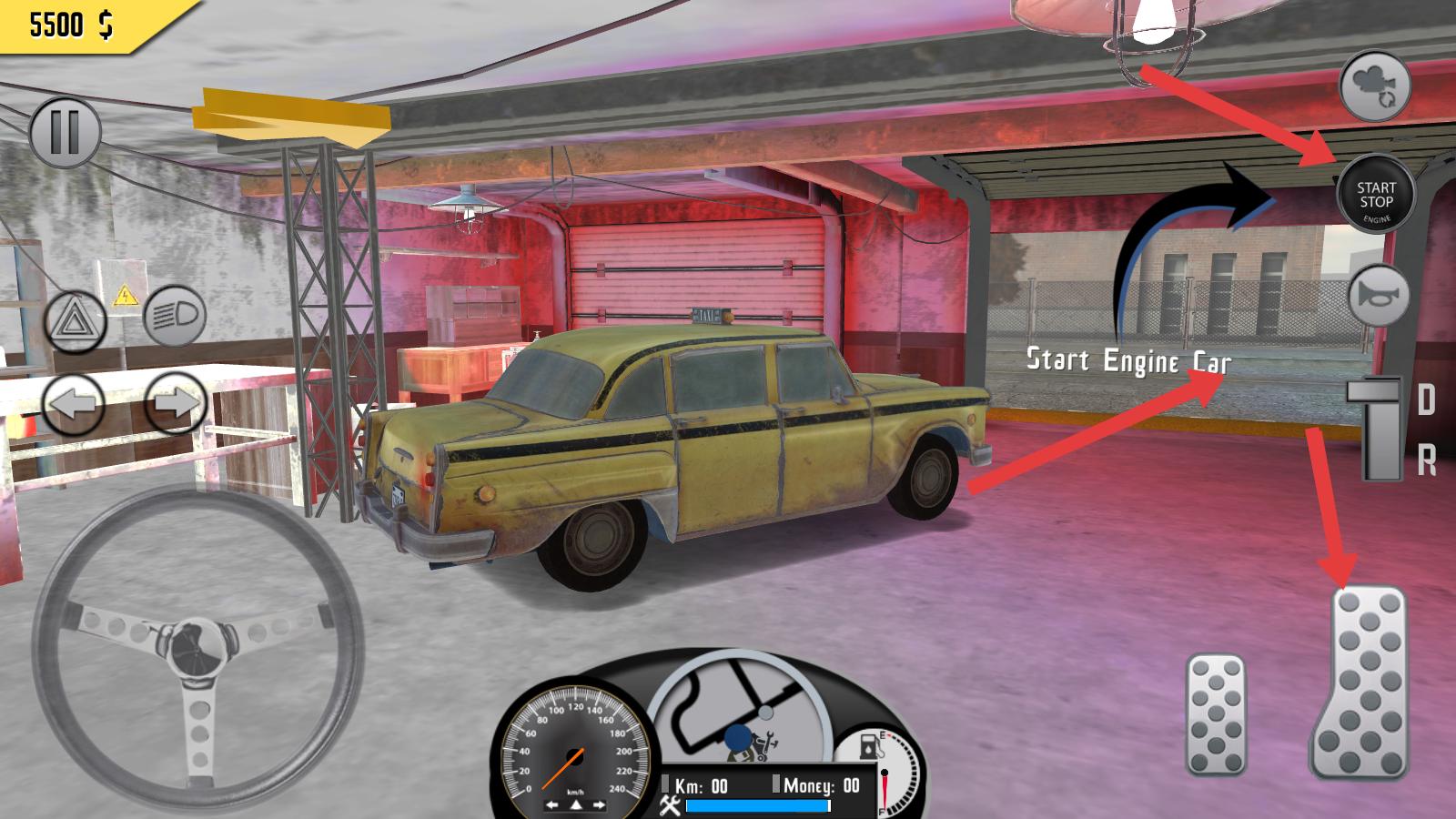The width and height of the screenshot is (1456, 819).
Task: Pause the game
Action: [x=65, y=132]
